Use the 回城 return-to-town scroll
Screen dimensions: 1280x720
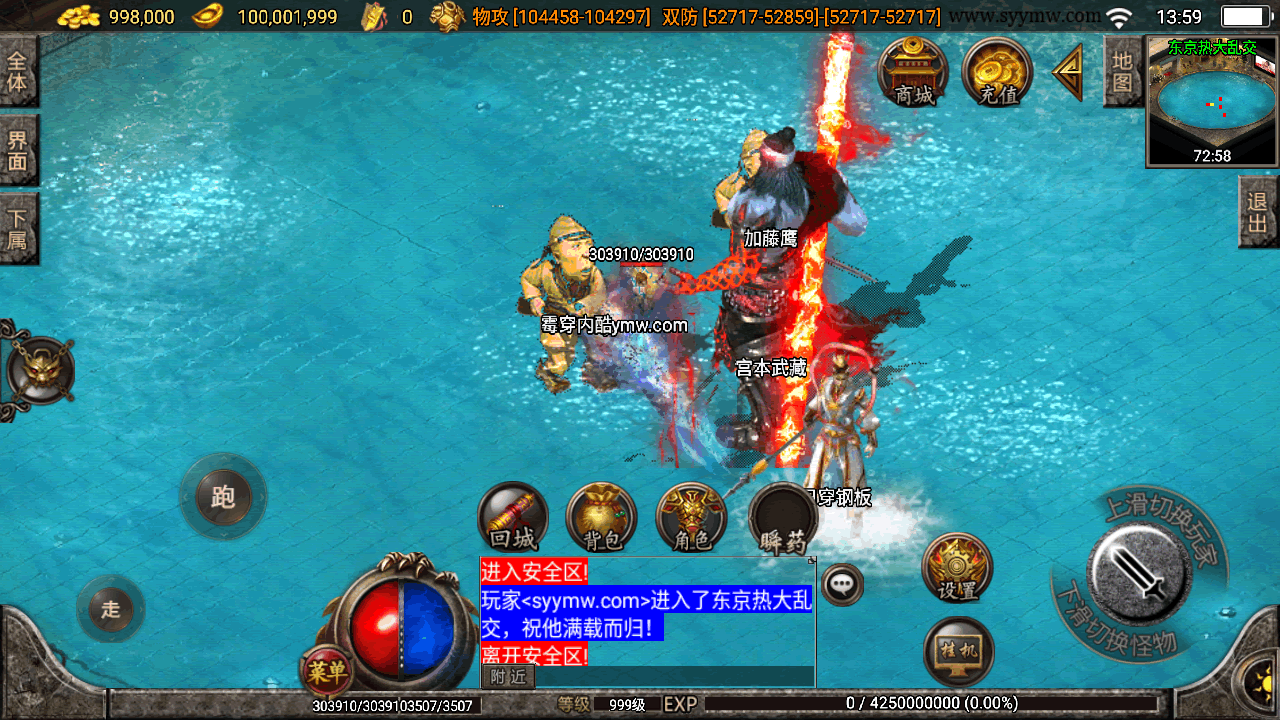pos(514,517)
